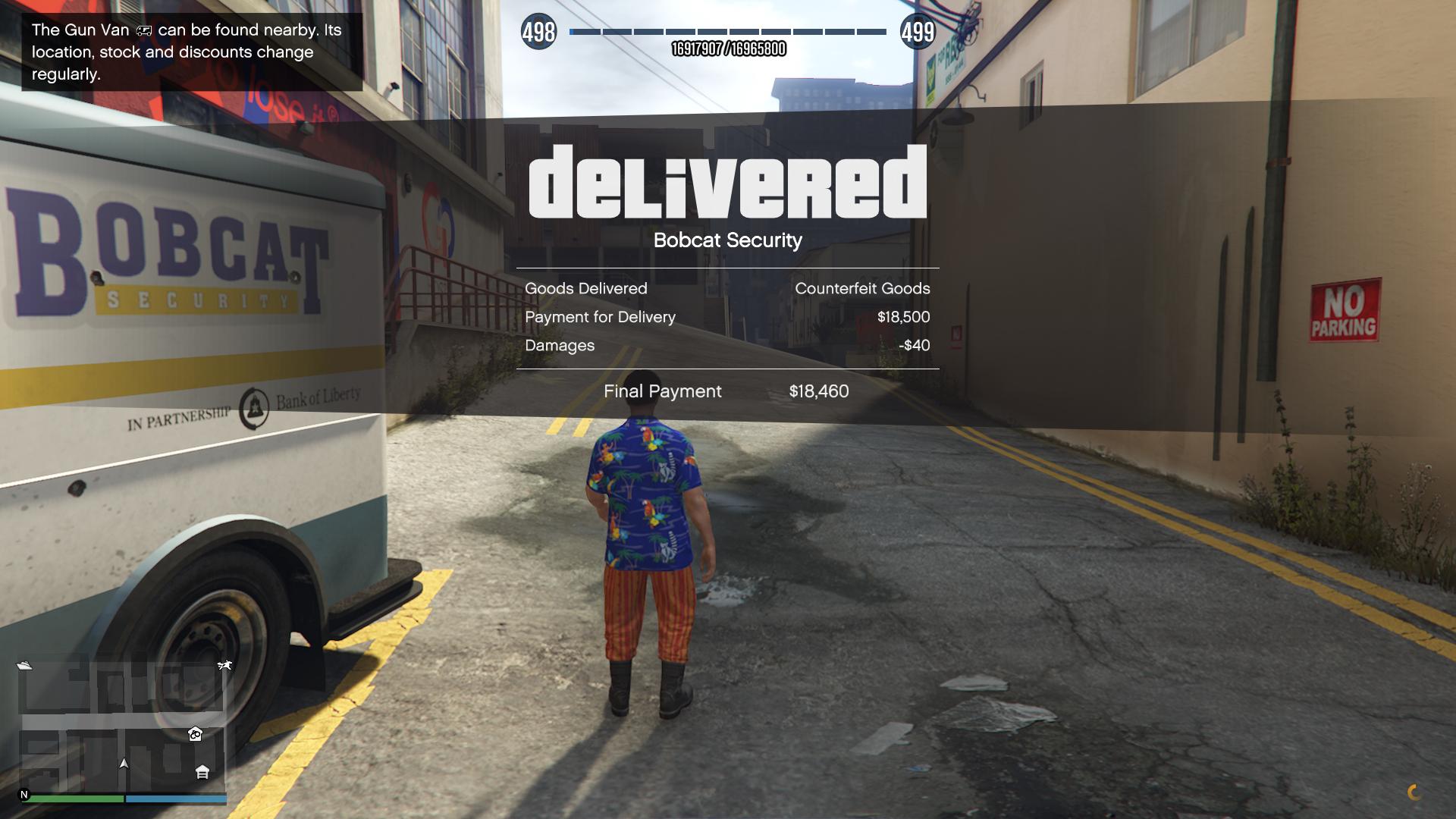
Task: Click the boat dock icon on the minimap
Action: point(25,665)
